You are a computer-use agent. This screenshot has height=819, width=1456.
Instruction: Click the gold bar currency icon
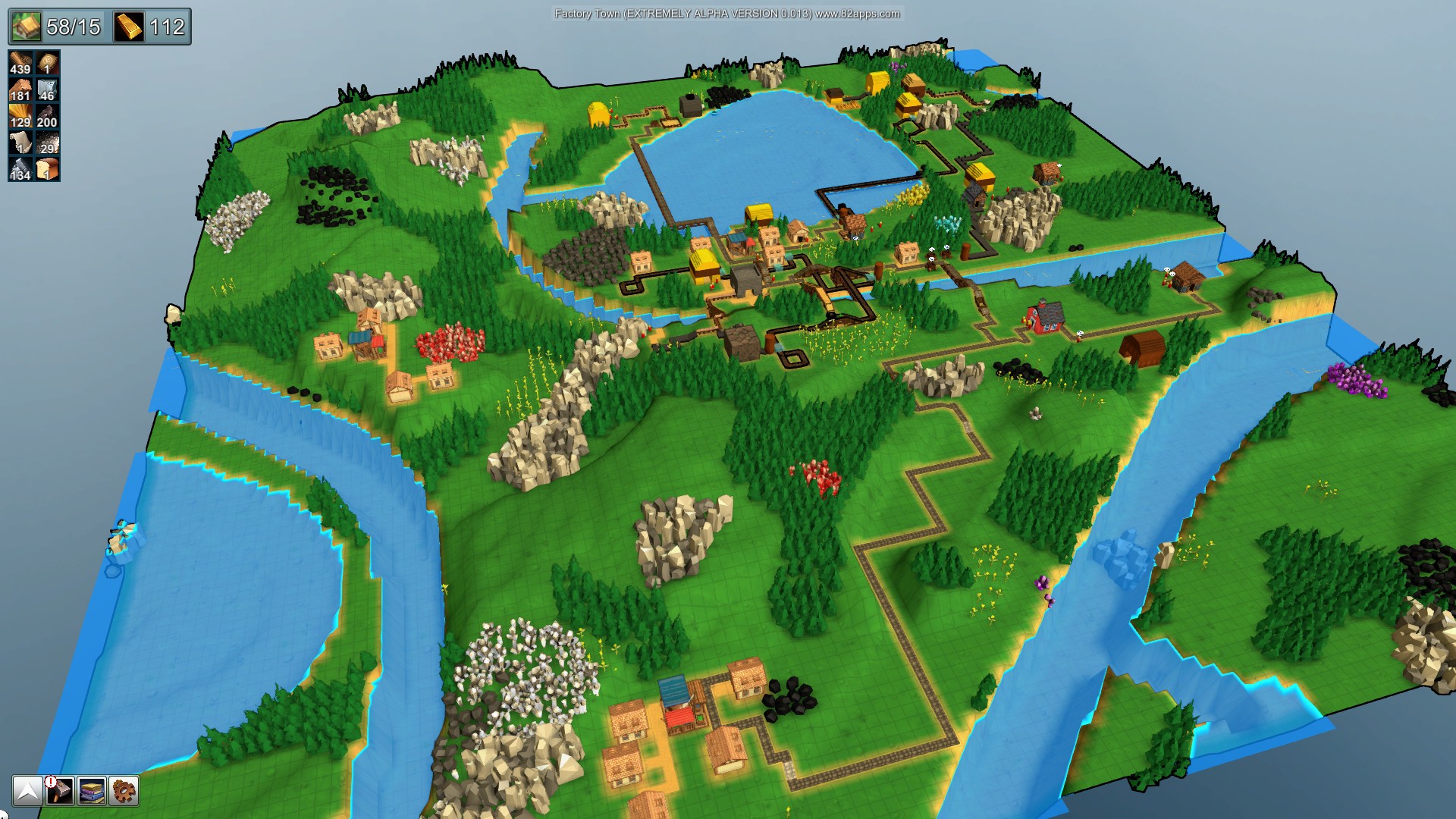(129, 27)
